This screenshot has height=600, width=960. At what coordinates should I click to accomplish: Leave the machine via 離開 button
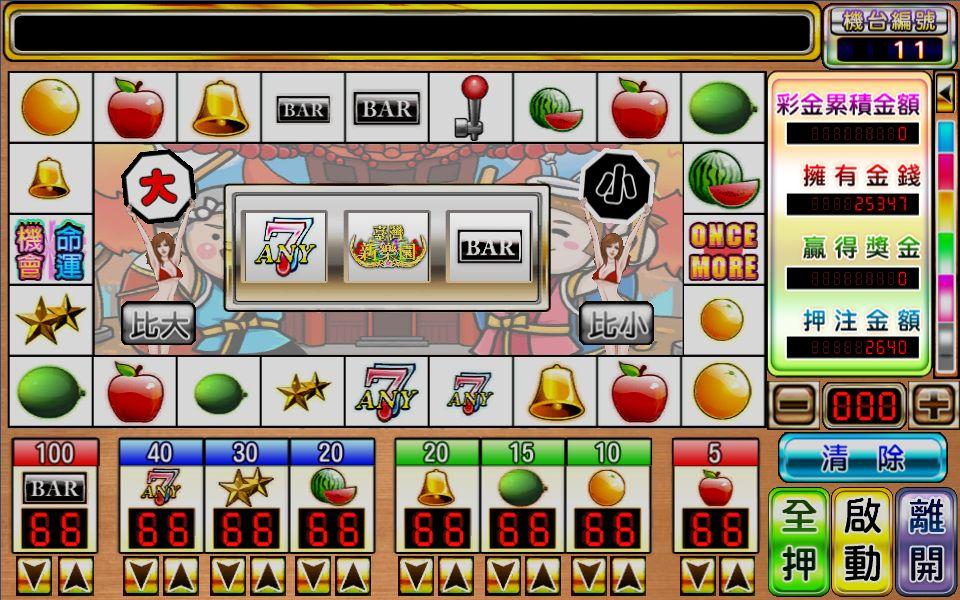point(926,541)
